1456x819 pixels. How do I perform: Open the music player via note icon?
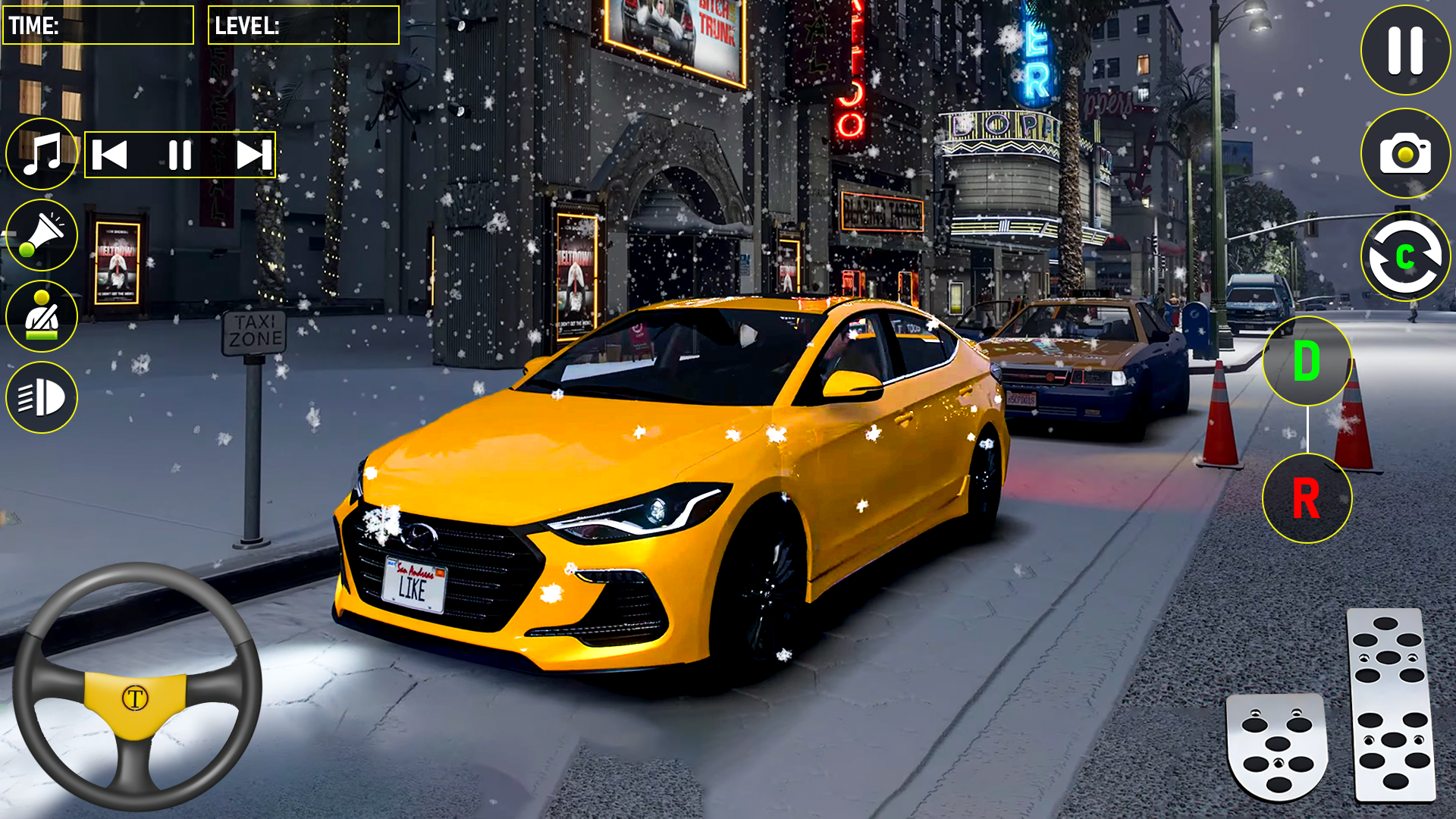(42, 154)
